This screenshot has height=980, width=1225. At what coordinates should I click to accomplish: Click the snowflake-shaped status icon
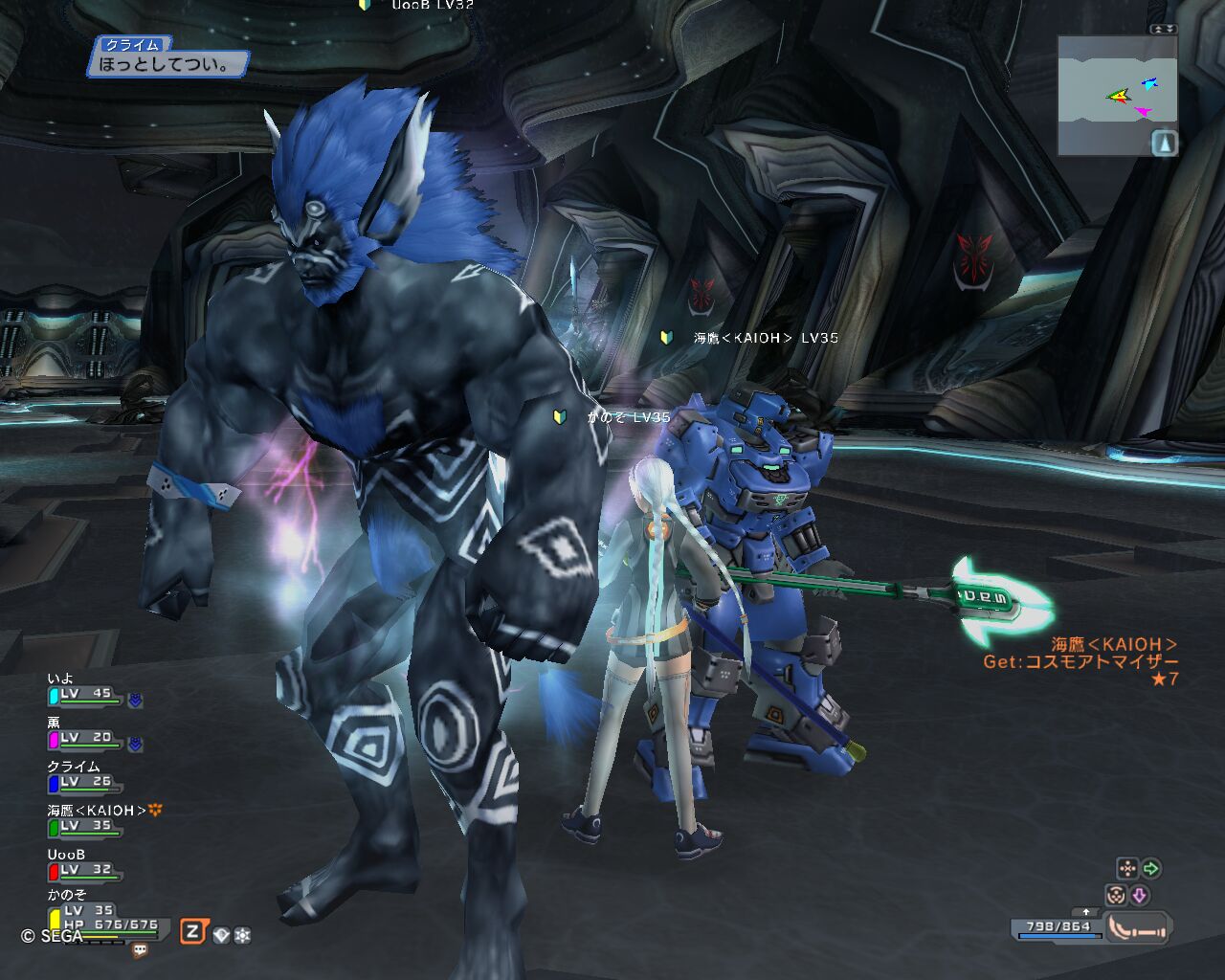pyautogui.click(x=242, y=935)
